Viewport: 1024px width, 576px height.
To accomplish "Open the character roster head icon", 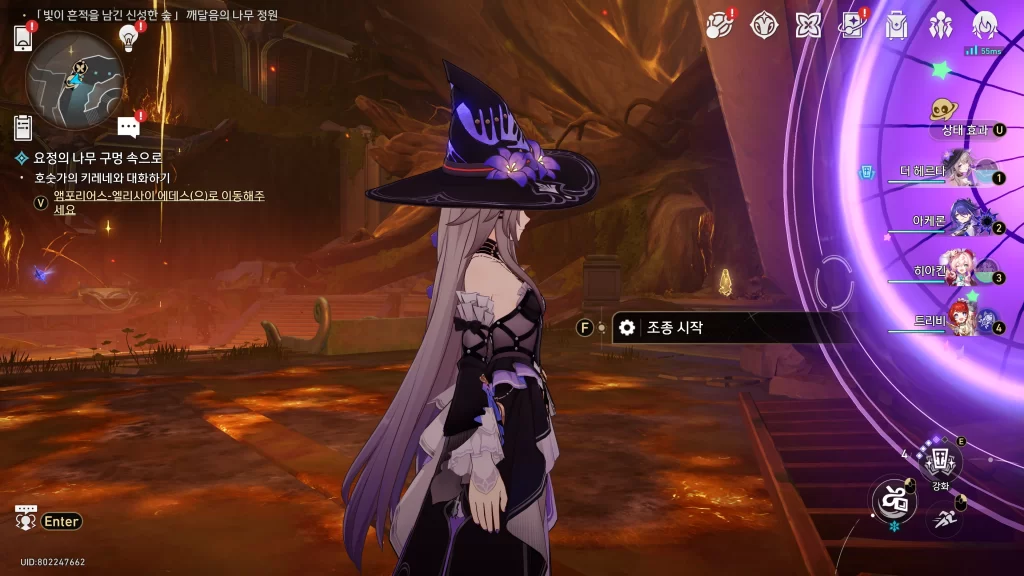I will pos(985,26).
